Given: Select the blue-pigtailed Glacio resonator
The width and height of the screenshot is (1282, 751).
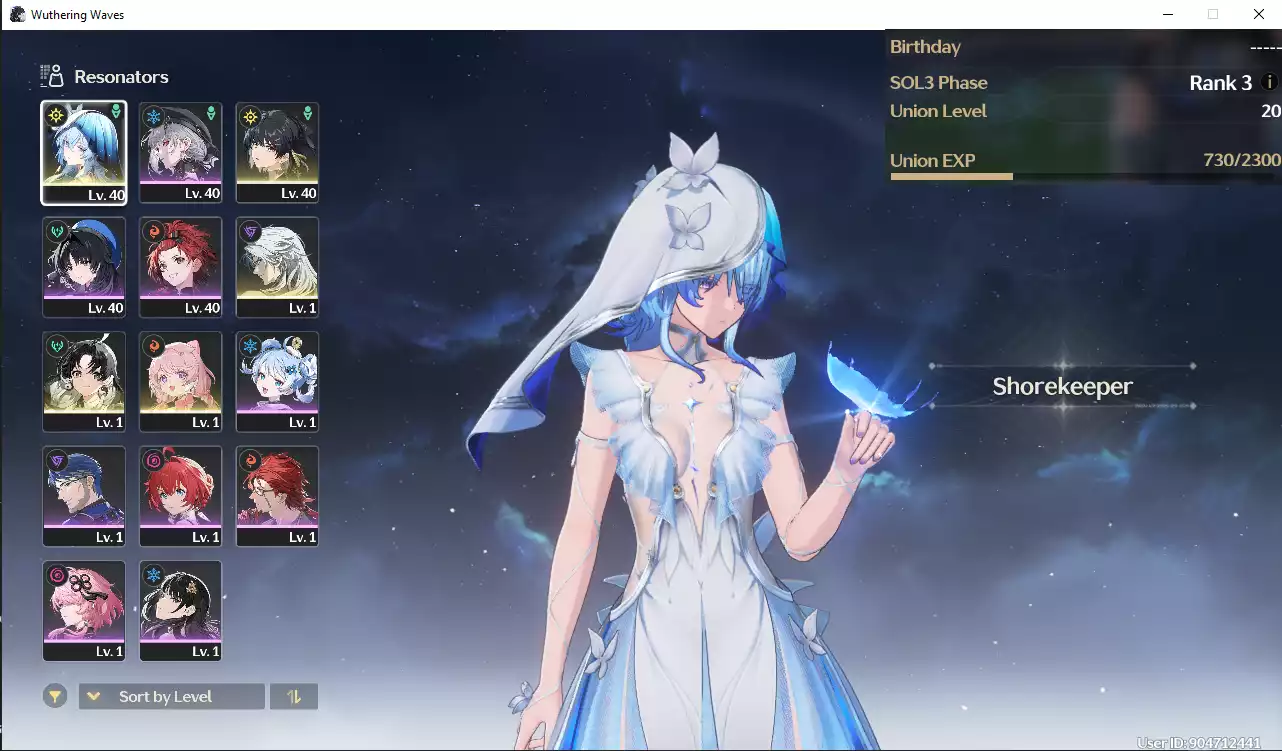Looking at the screenshot, I should pos(277,381).
